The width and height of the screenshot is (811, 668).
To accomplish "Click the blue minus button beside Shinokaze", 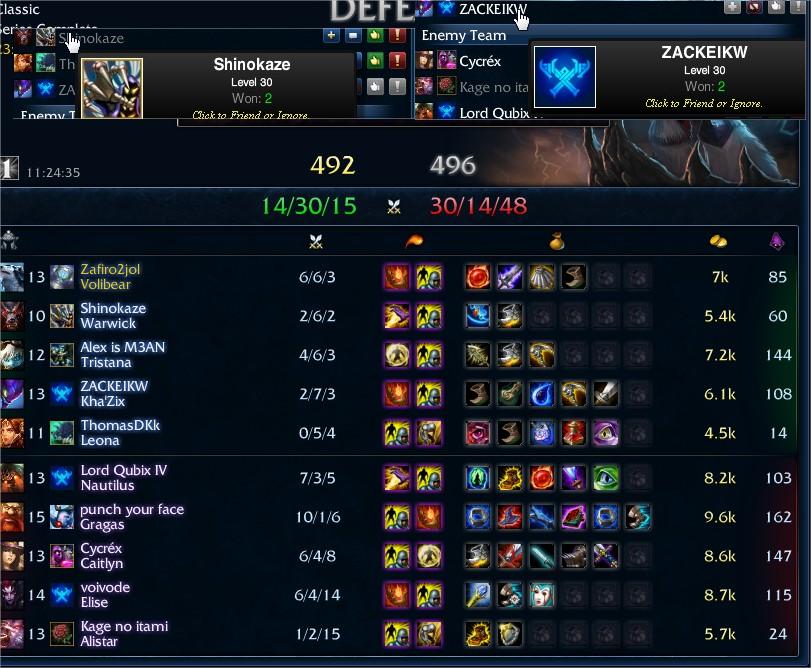I will (353, 36).
